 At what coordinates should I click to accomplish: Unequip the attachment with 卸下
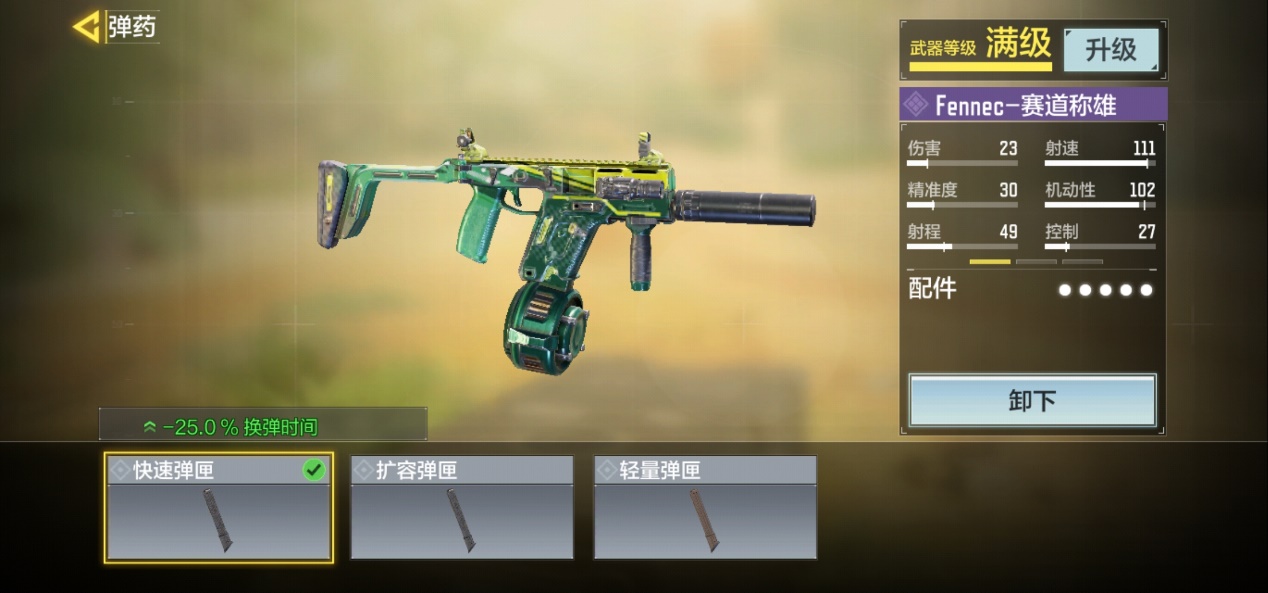1032,401
